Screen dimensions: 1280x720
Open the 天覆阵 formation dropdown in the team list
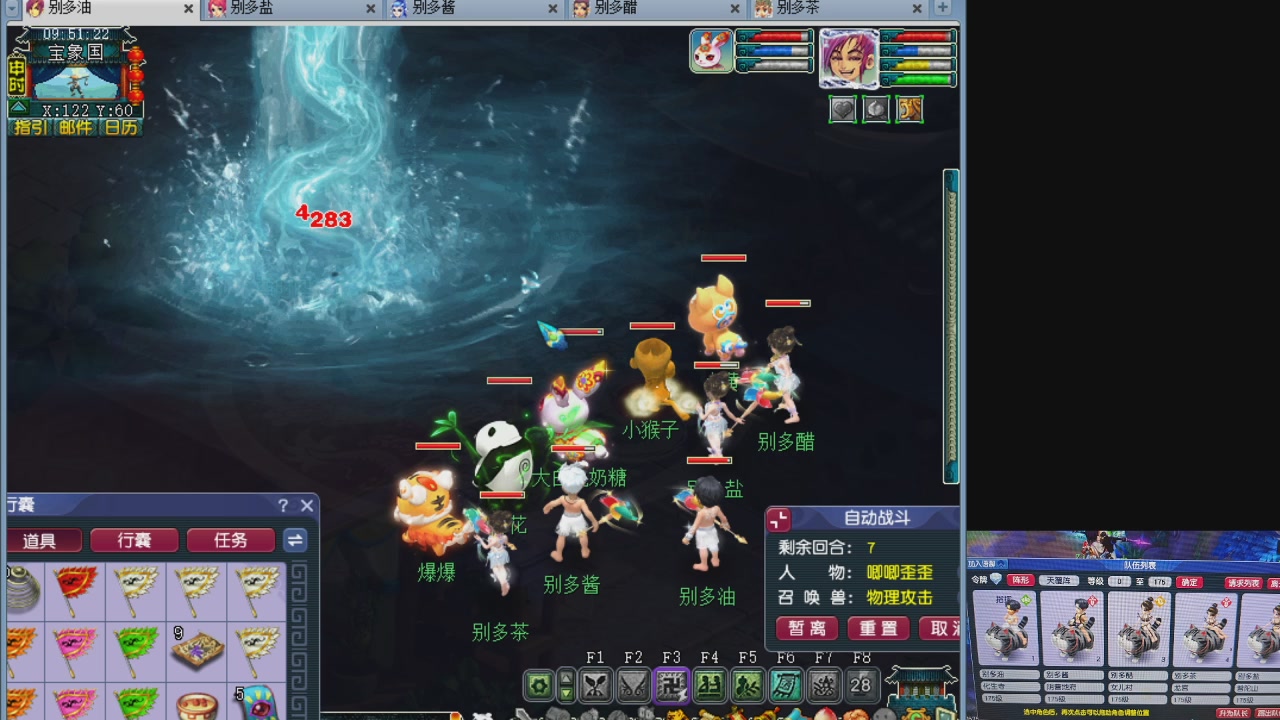pos(1059,580)
